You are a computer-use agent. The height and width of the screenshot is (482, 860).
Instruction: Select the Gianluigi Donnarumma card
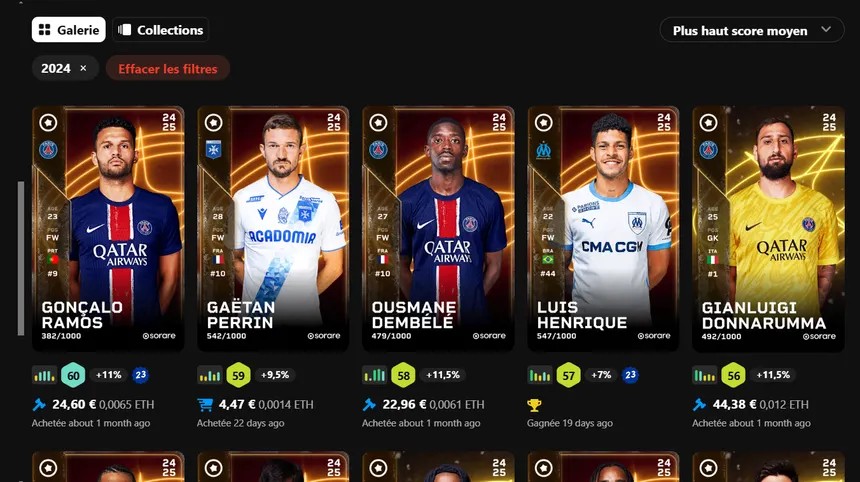point(768,228)
